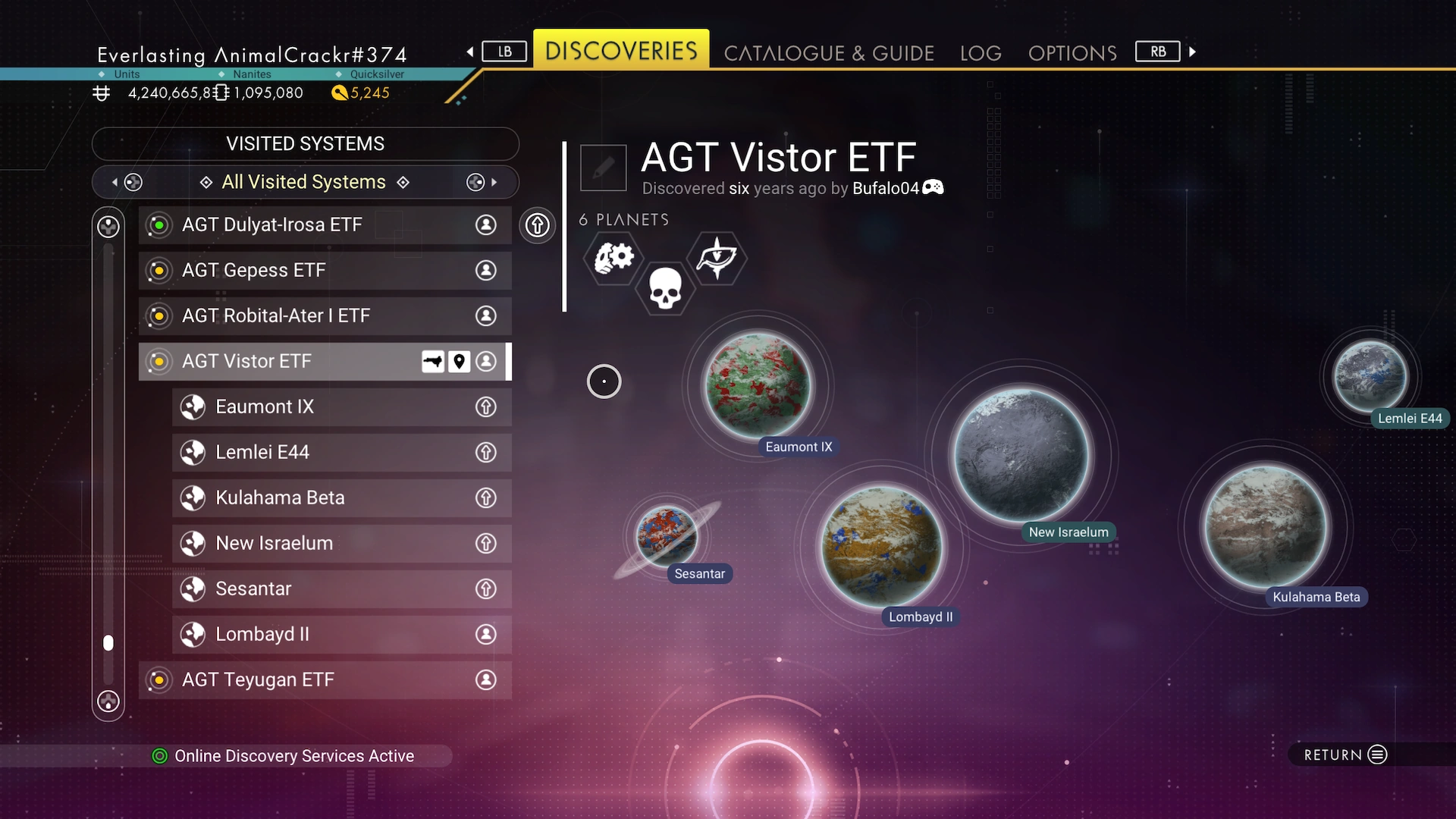Select the Lombayd II planet globe
Image resolution: width=1456 pixels, height=819 pixels.
(881, 546)
